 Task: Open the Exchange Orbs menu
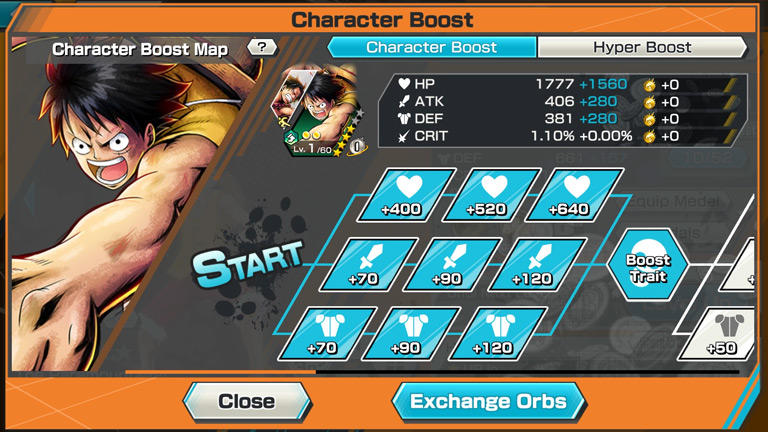488,402
